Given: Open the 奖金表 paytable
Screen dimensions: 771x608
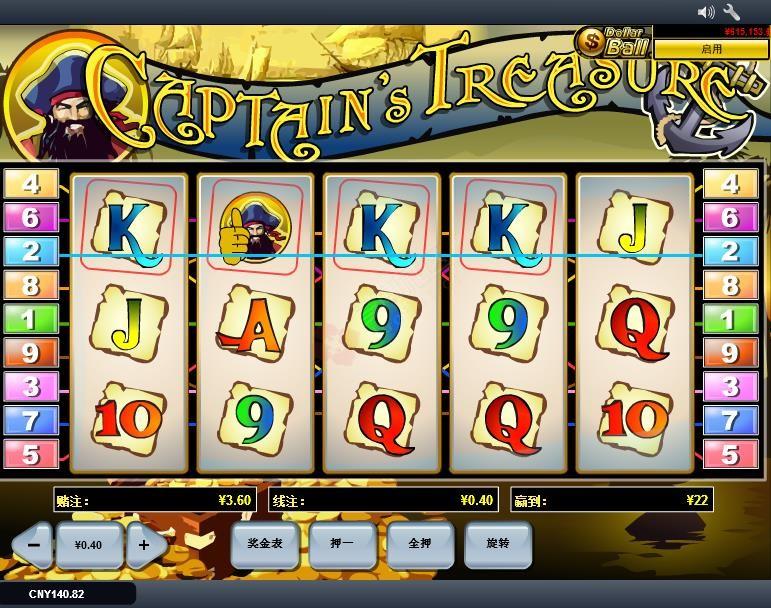Looking at the screenshot, I should click(263, 544).
